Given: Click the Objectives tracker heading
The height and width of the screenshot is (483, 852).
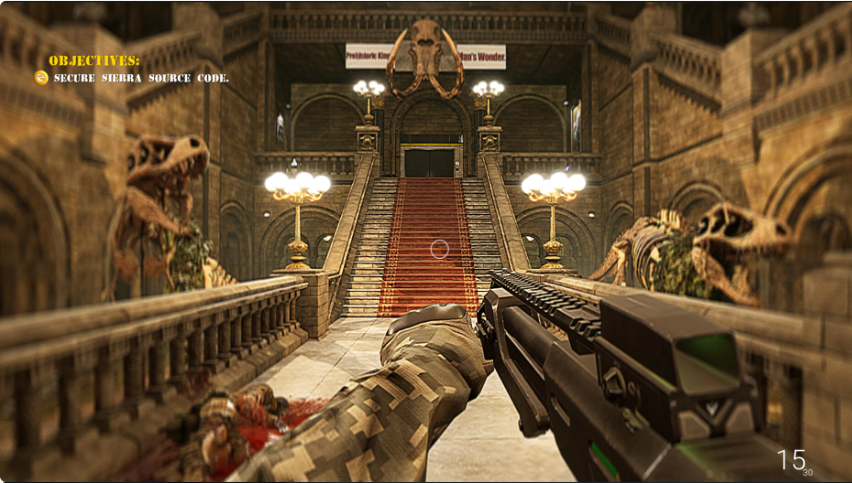Looking at the screenshot, I should (x=94, y=60).
